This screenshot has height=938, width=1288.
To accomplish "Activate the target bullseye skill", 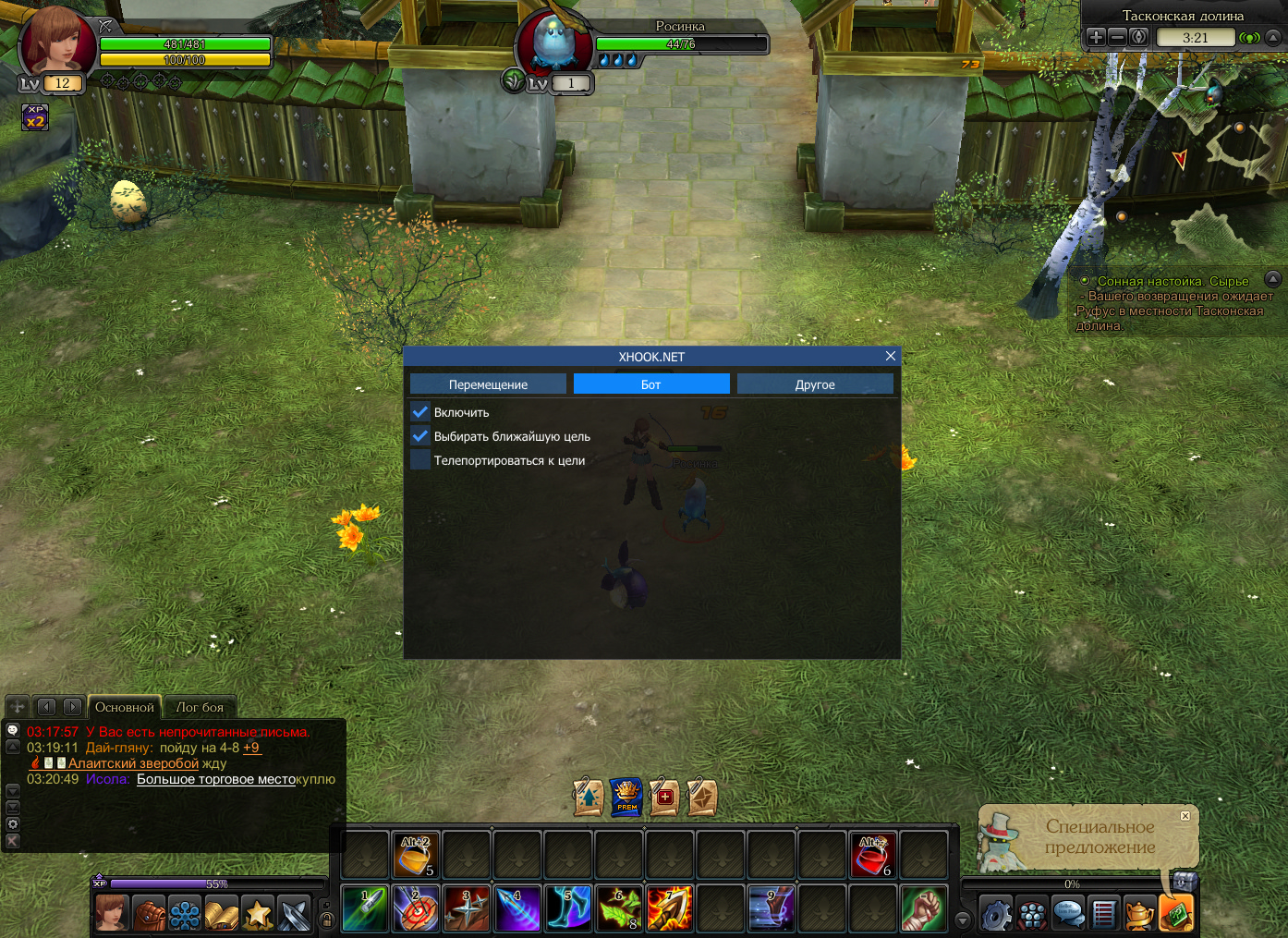I will click(x=416, y=908).
